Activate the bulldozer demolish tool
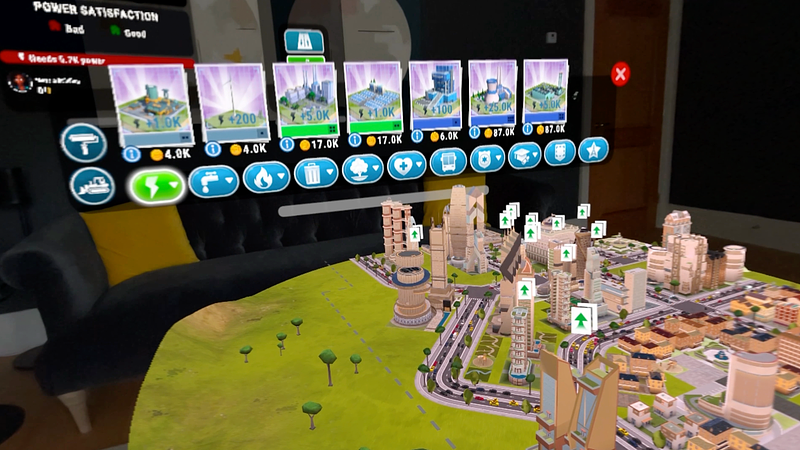Viewport: 800px width, 450px height. tap(91, 186)
